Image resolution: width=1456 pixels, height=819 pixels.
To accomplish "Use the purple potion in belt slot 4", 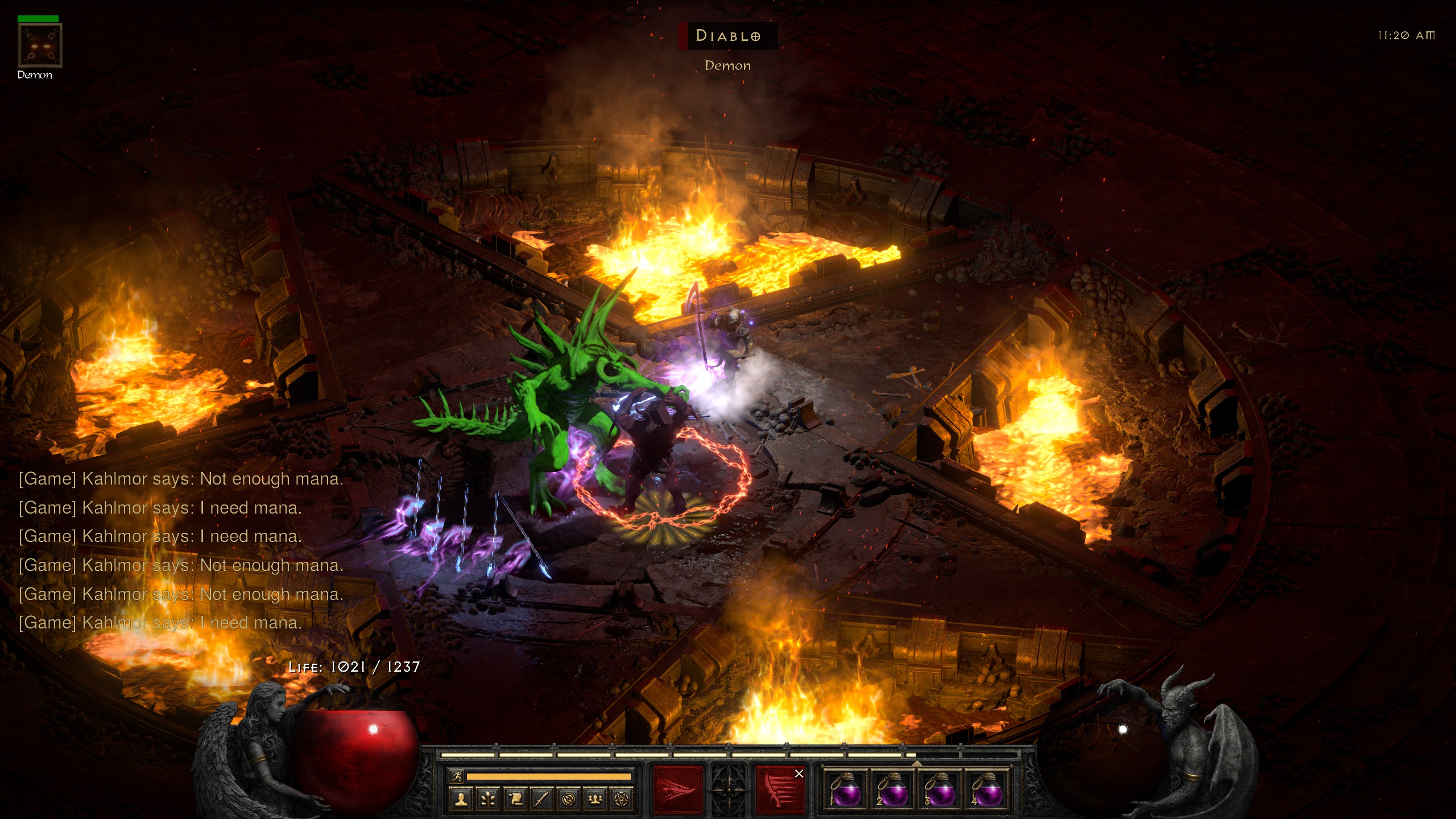I will 987,789.
